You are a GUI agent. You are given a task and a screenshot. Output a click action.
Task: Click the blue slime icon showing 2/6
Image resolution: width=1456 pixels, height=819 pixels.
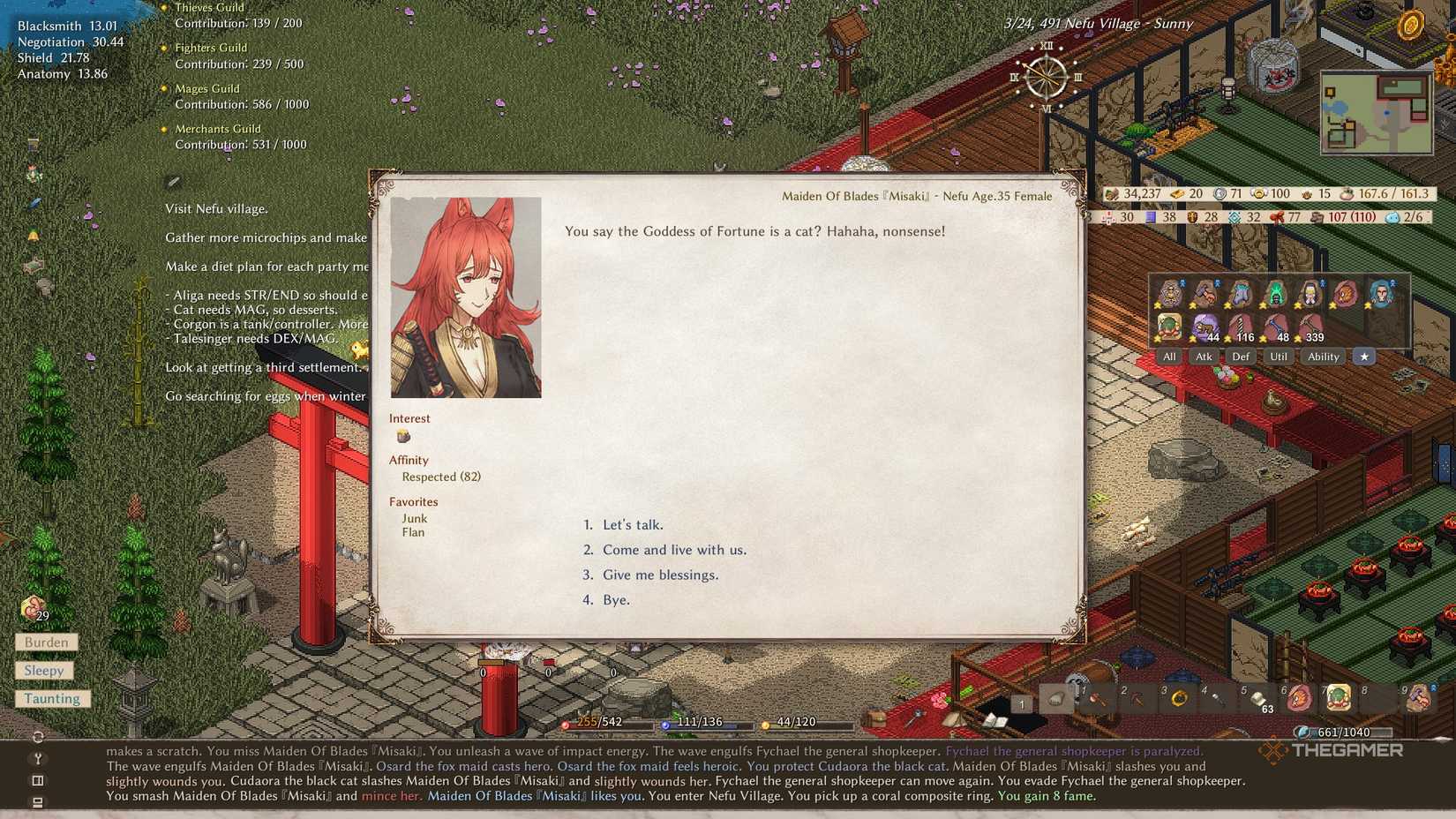click(x=1392, y=217)
